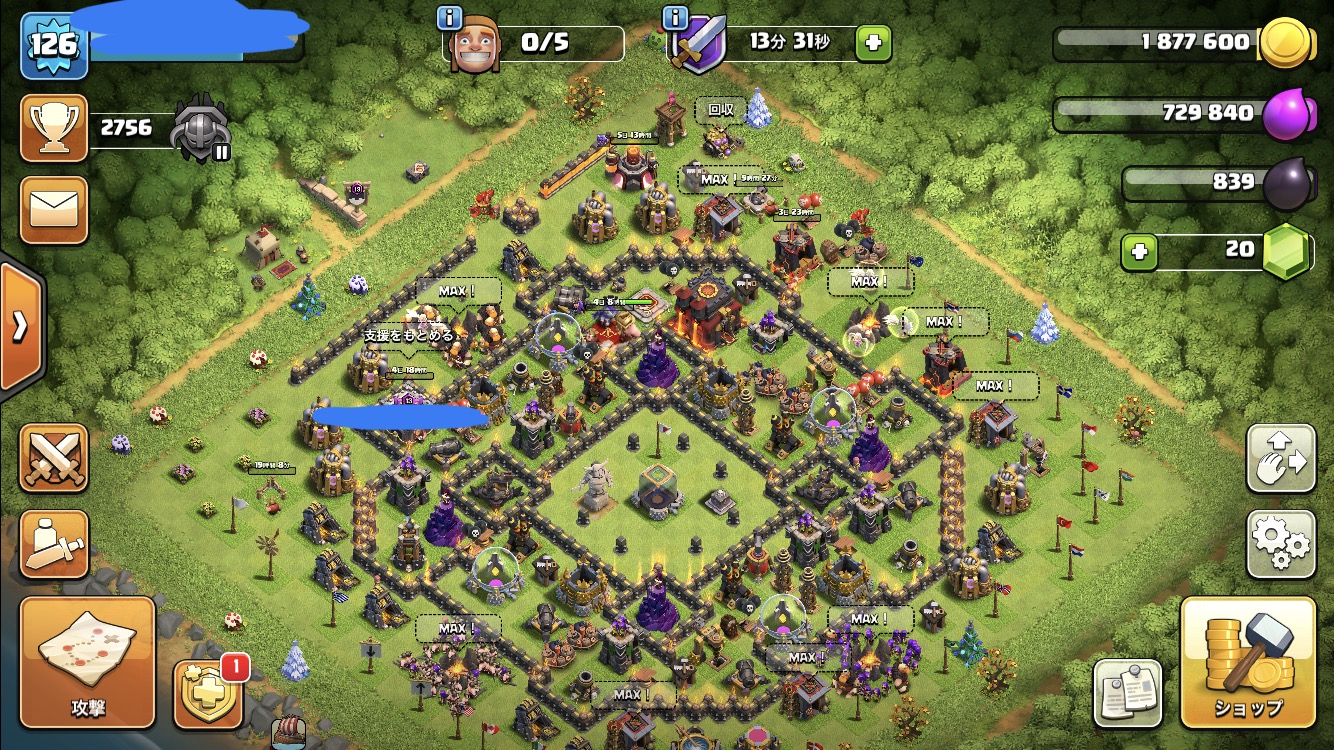Expand the side chat arrow tab
The height and width of the screenshot is (750, 1334).
click(x=20, y=327)
